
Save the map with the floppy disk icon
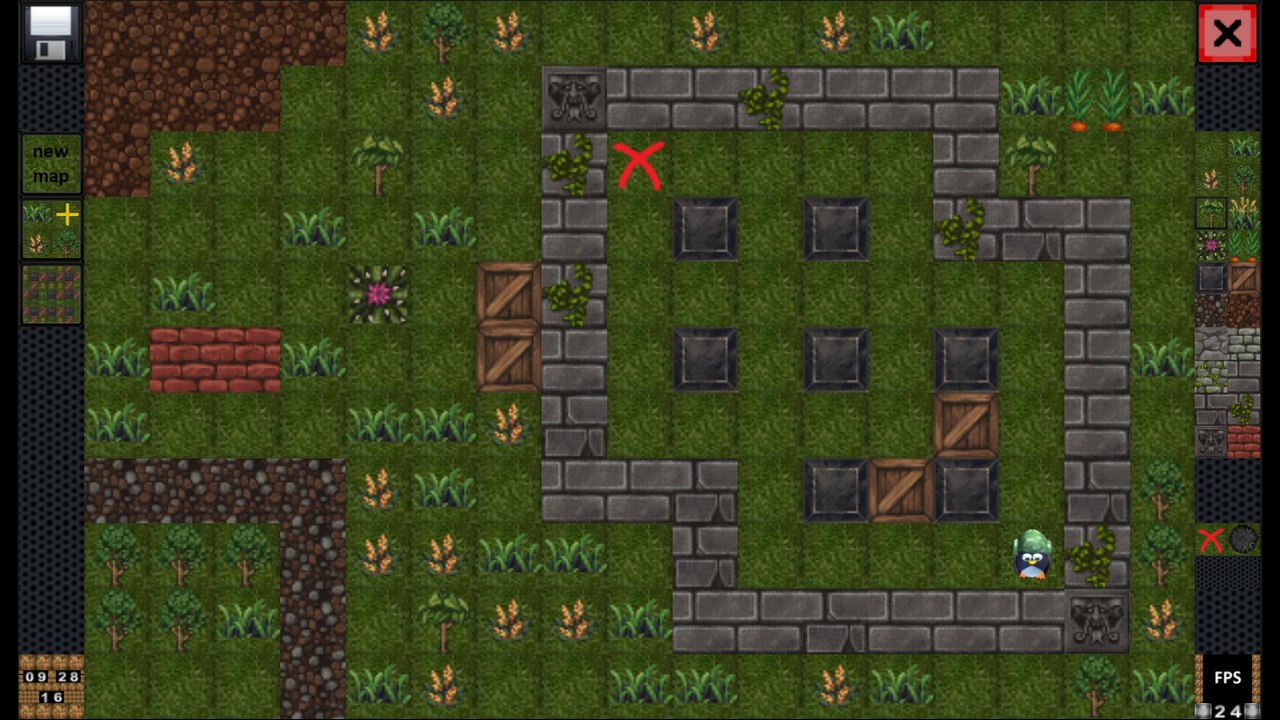pos(51,33)
